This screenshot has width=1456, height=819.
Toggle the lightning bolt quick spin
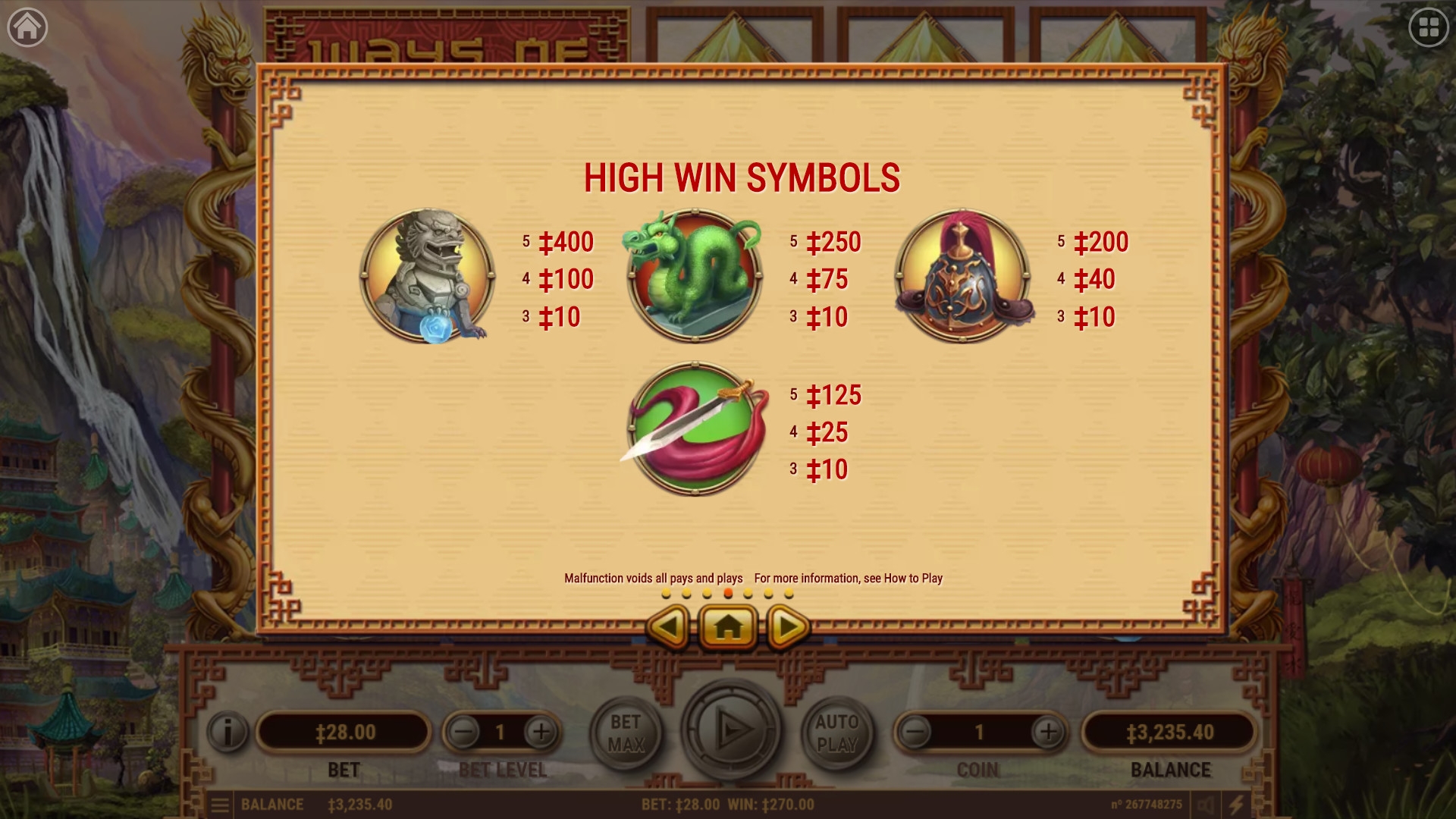(1236, 805)
